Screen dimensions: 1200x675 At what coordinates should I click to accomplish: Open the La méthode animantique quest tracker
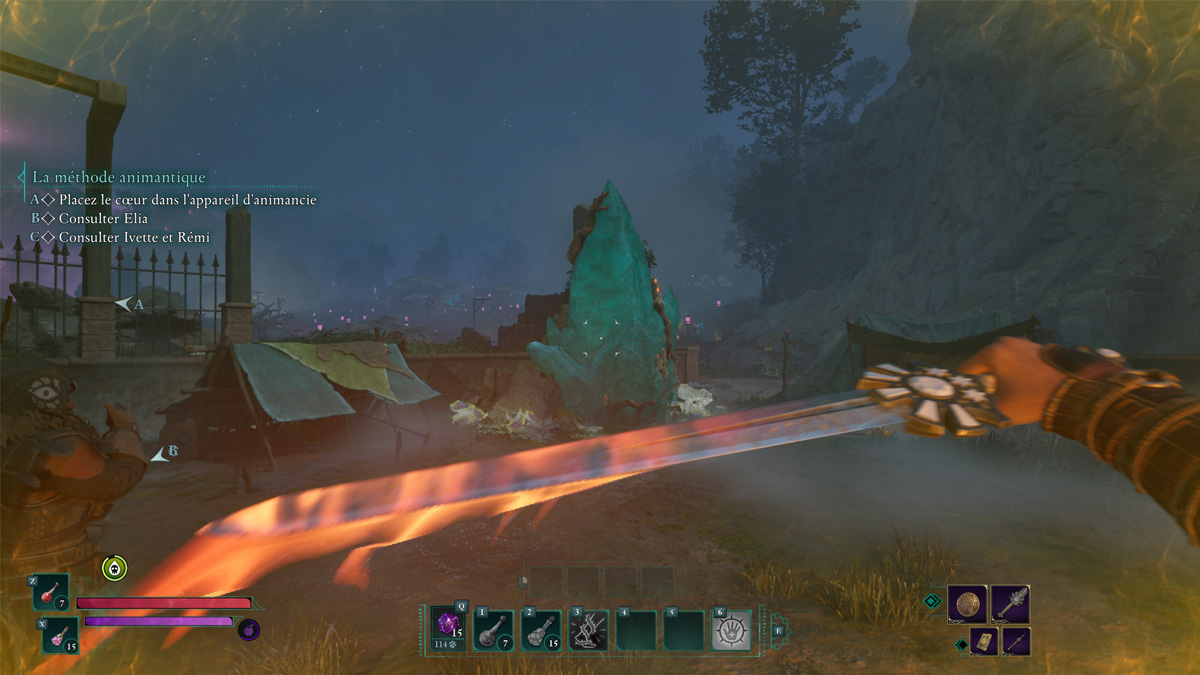[119, 177]
